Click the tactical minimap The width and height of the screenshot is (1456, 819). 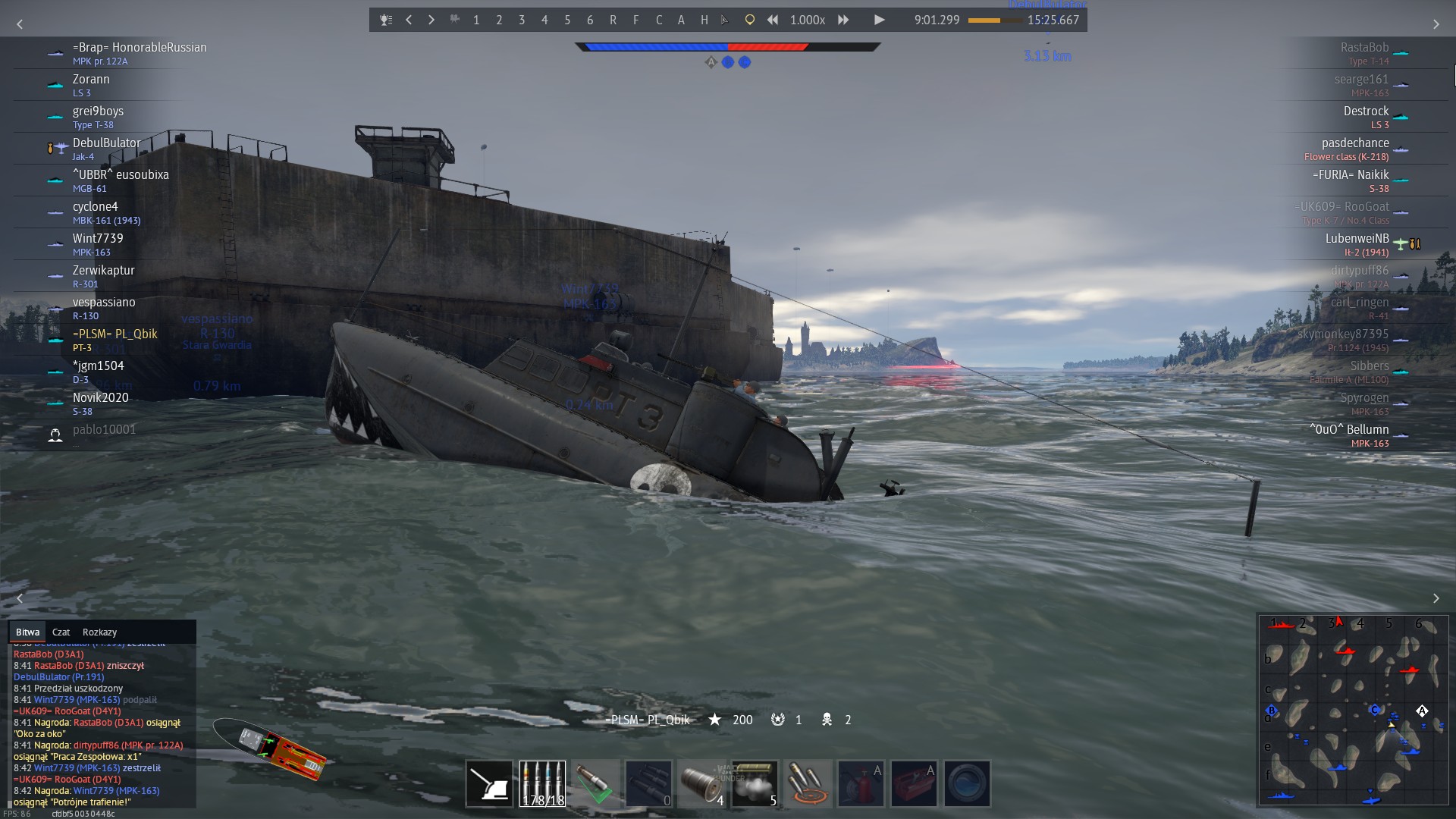pyautogui.click(x=1353, y=709)
